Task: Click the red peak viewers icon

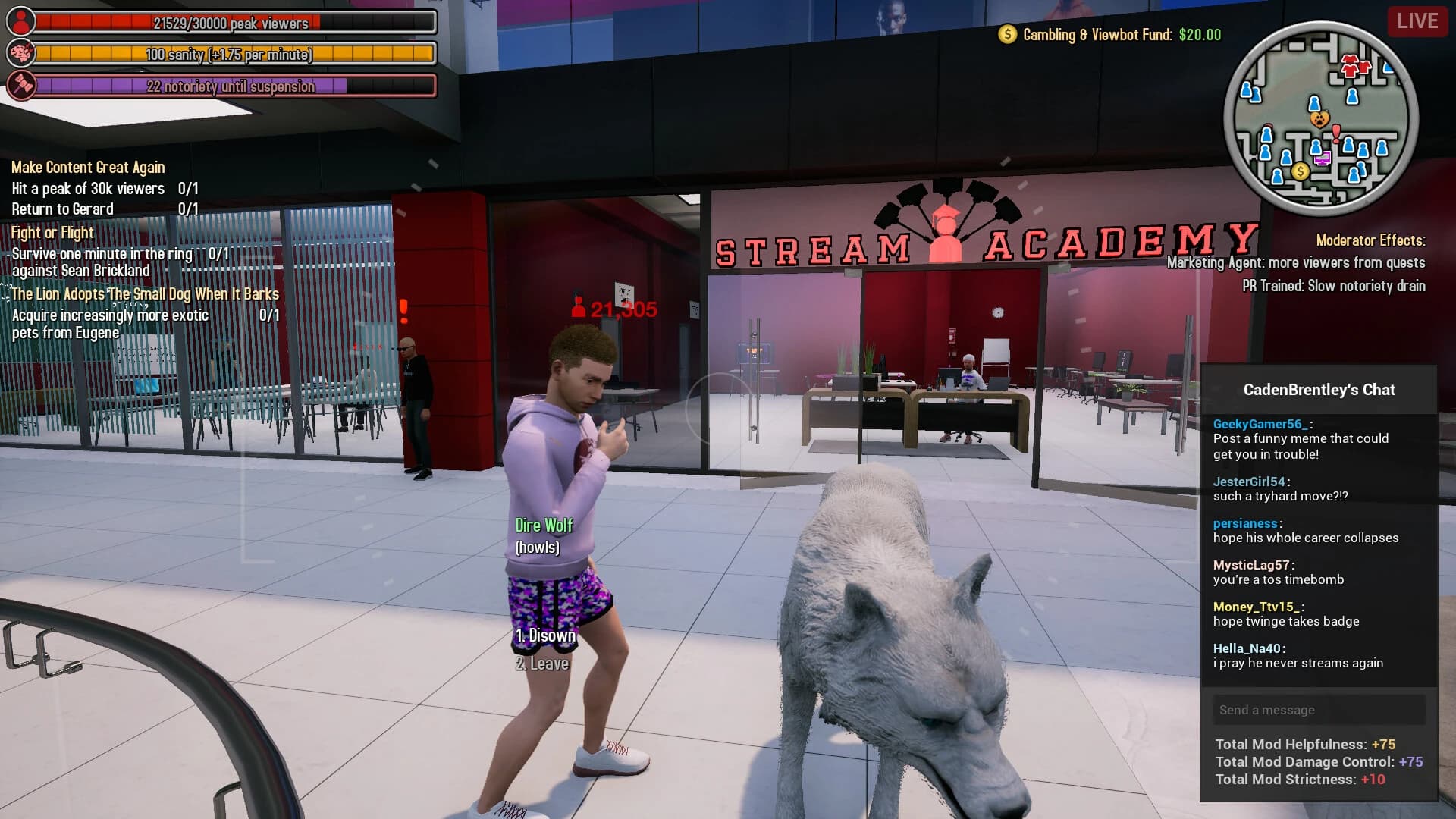Action: coord(20,19)
